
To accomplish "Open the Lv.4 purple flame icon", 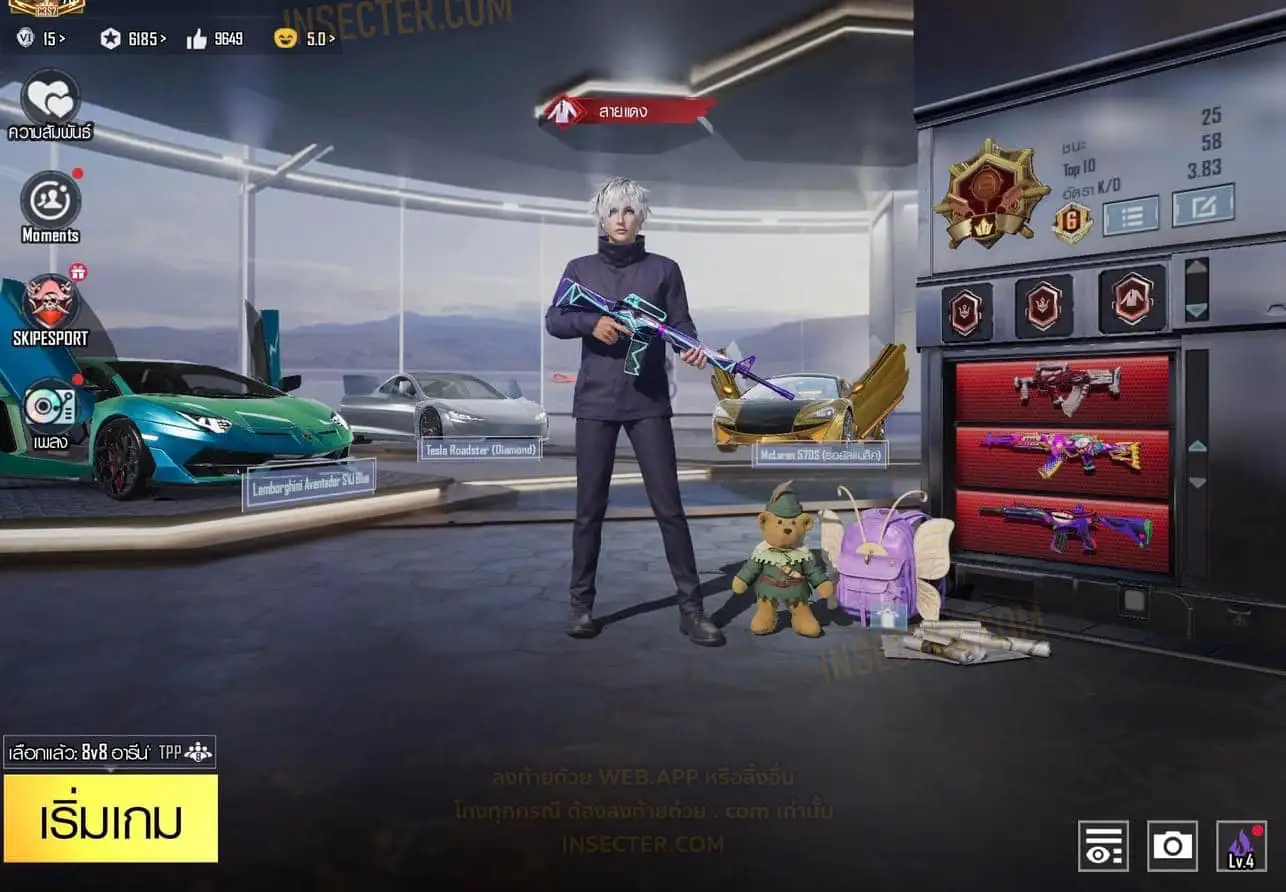I will coord(1241,846).
